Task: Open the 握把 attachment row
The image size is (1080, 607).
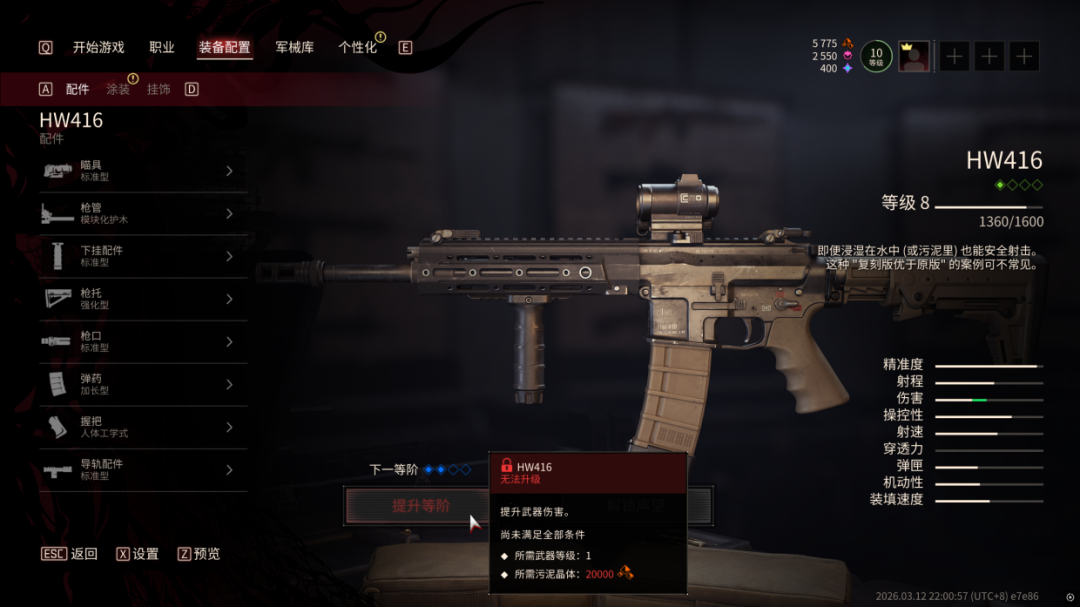Action: point(143,427)
